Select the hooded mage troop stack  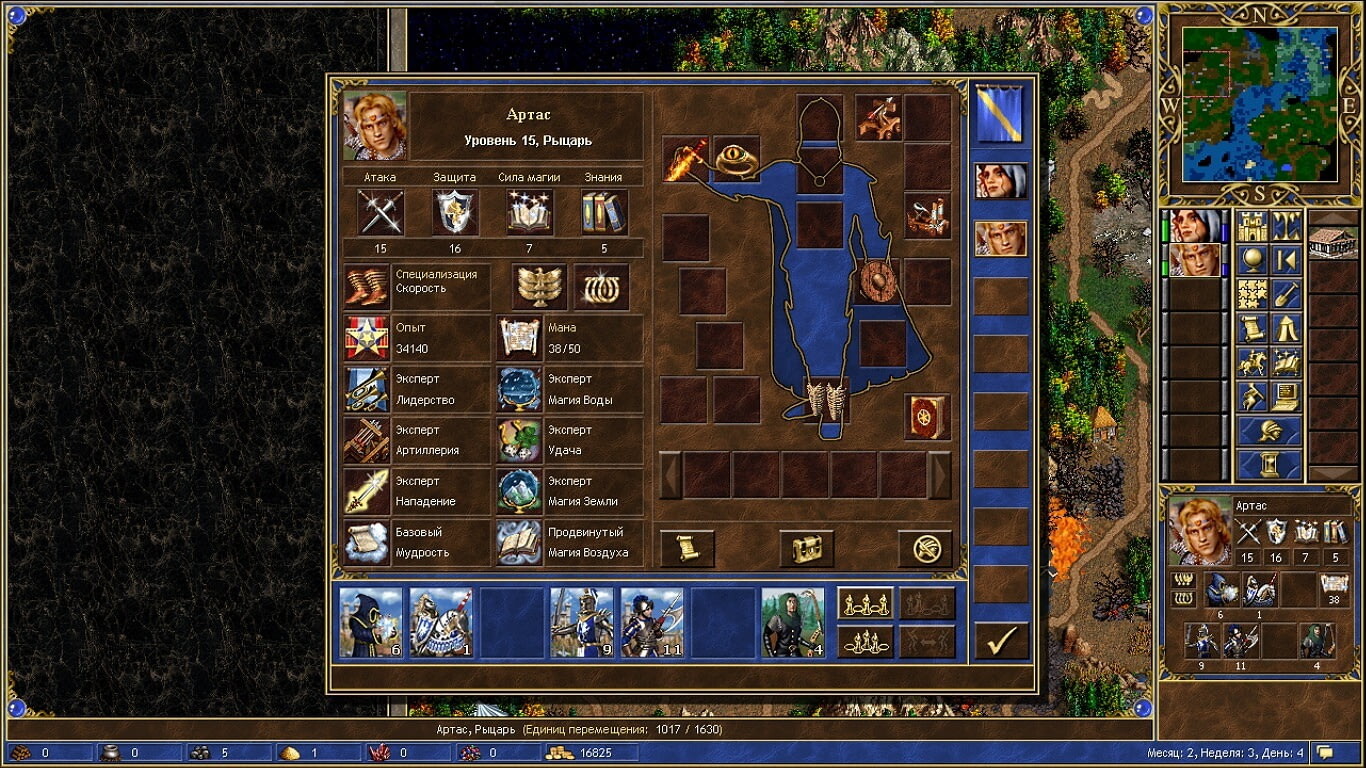click(x=371, y=622)
